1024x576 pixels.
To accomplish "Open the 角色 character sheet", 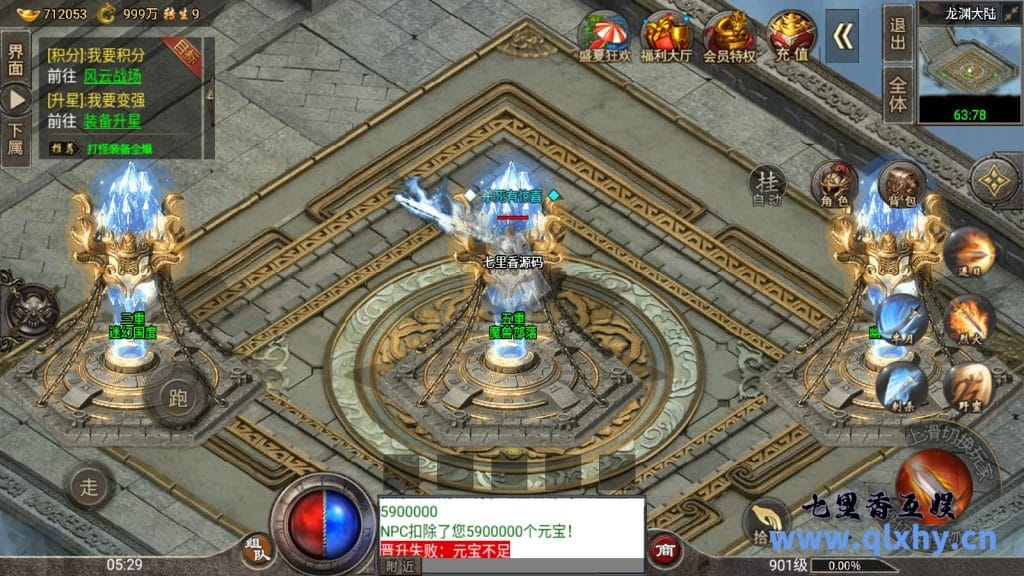I will coord(835,186).
